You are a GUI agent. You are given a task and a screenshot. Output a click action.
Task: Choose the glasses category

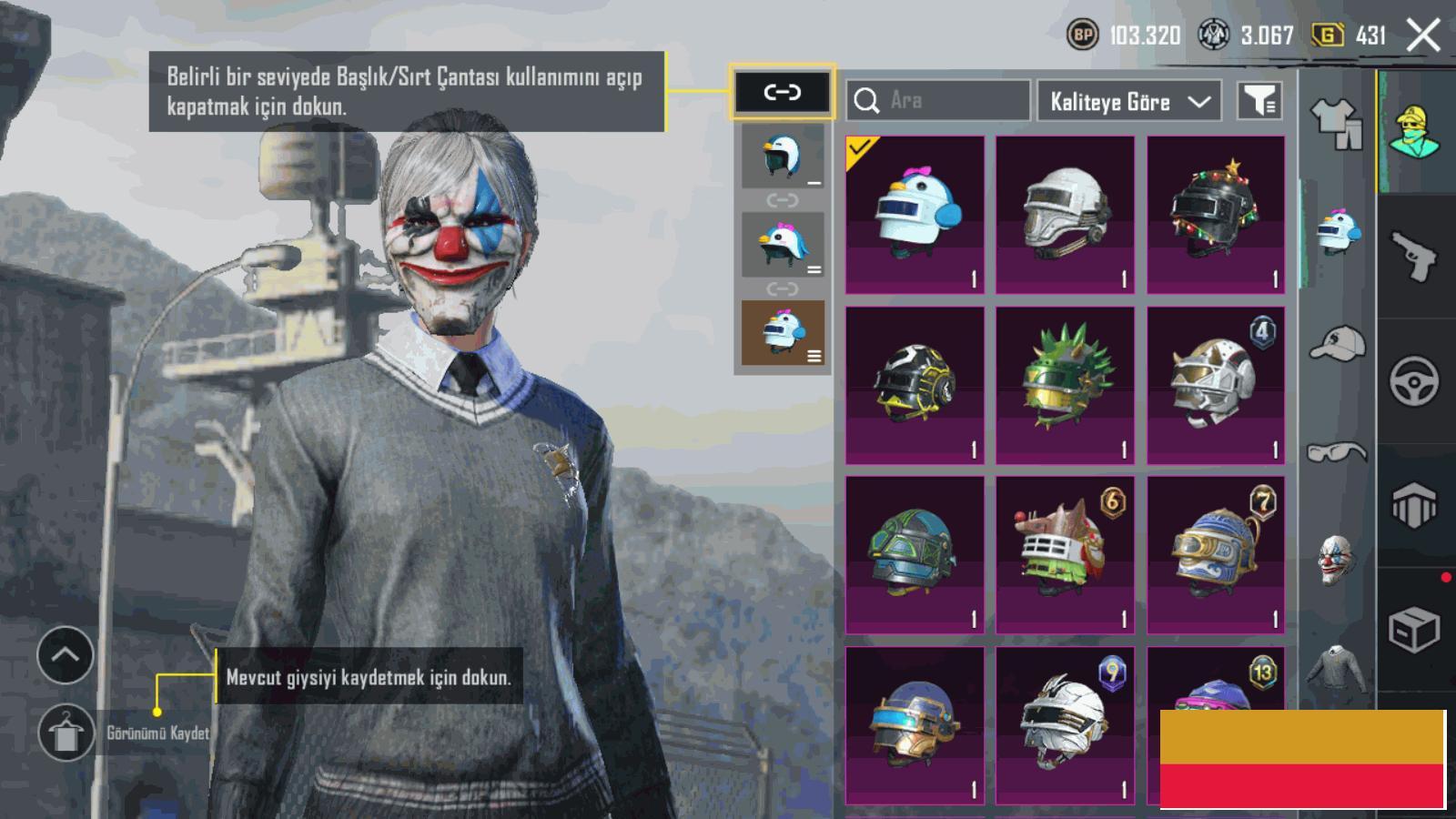(1336, 451)
